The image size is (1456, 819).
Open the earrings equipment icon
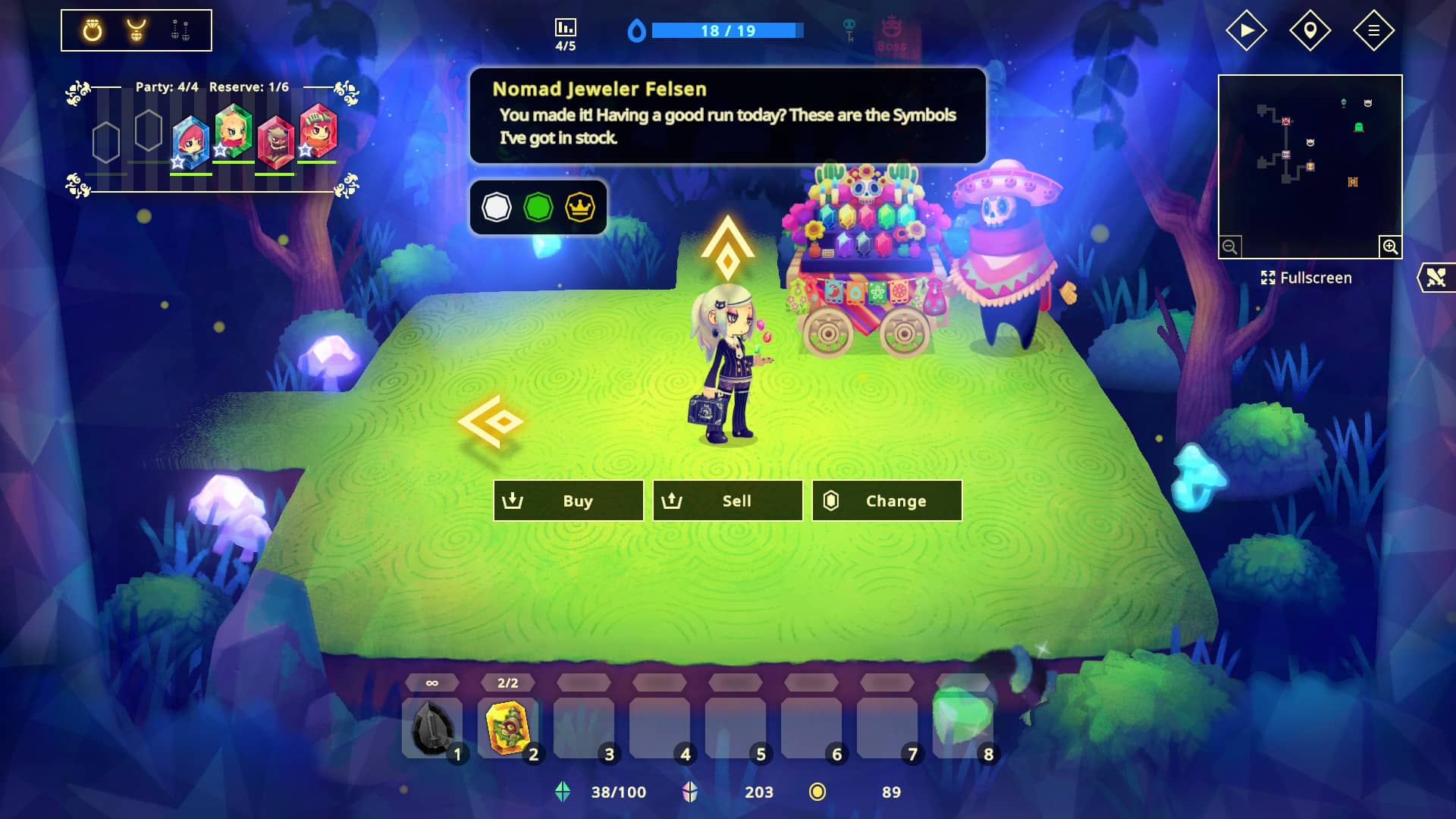coord(180,30)
